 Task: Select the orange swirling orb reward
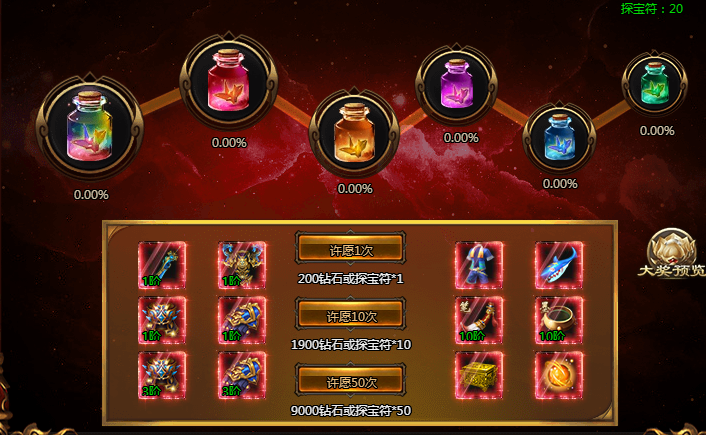click(559, 375)
